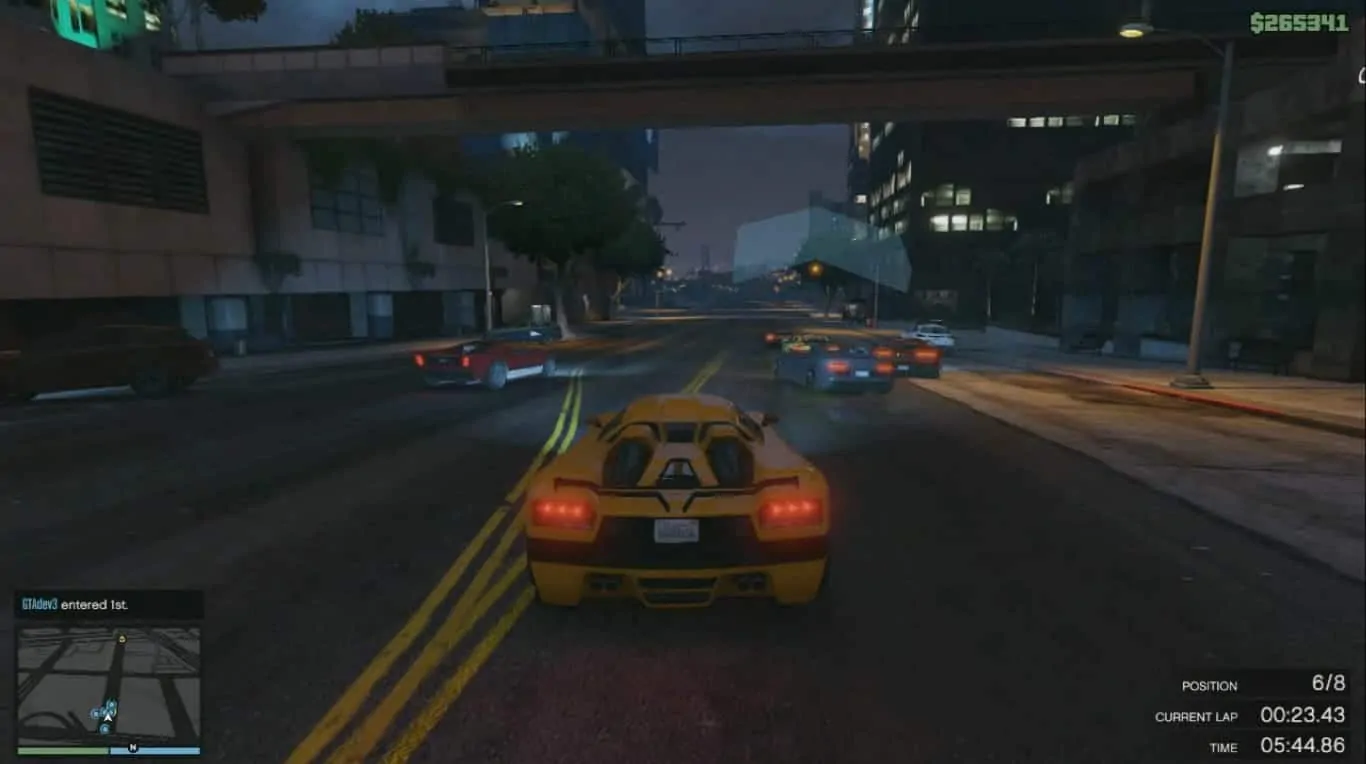Click the blue racer blip below the player arrow
The height and width of the screenshot is (764, 1366).
(x=105, y=728)
